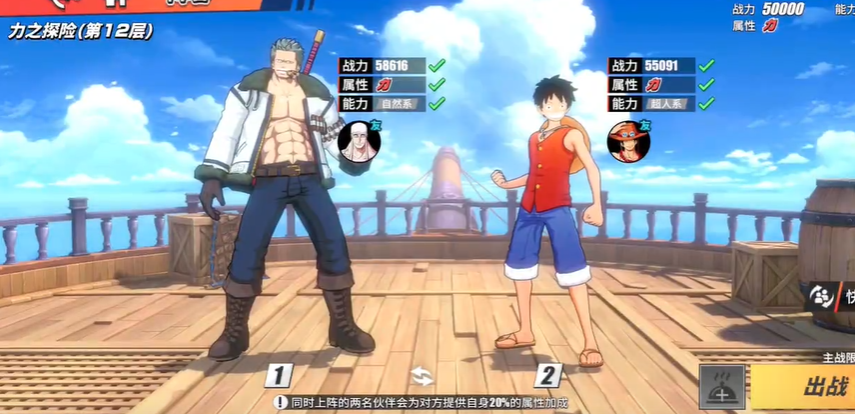Choose Ace support portrait beside Luffy
The height and width of the screenshot is (414, 855).
628,141
